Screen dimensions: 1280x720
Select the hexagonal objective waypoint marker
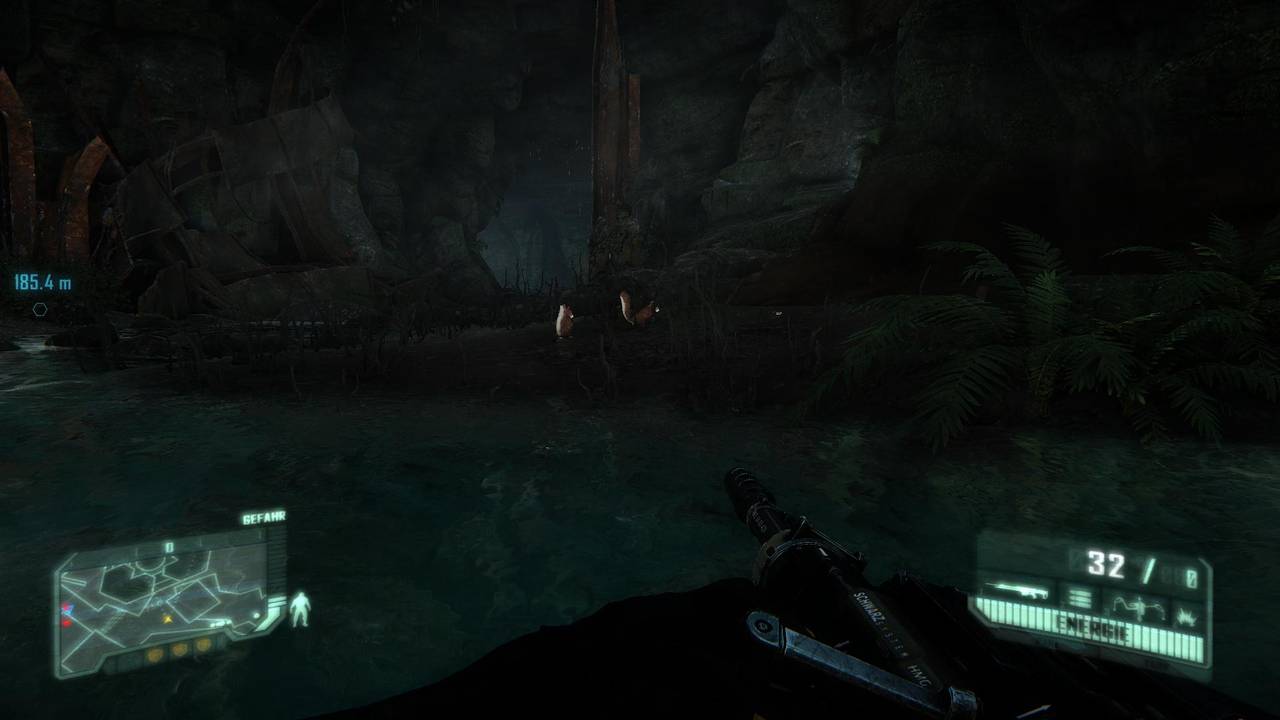(40, 309)
